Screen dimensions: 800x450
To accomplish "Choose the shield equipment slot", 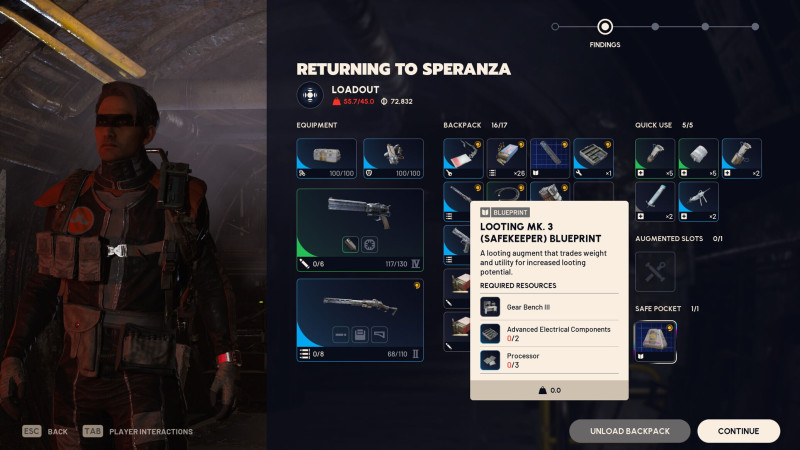I will pyautogui.click(x=393, y=159).
